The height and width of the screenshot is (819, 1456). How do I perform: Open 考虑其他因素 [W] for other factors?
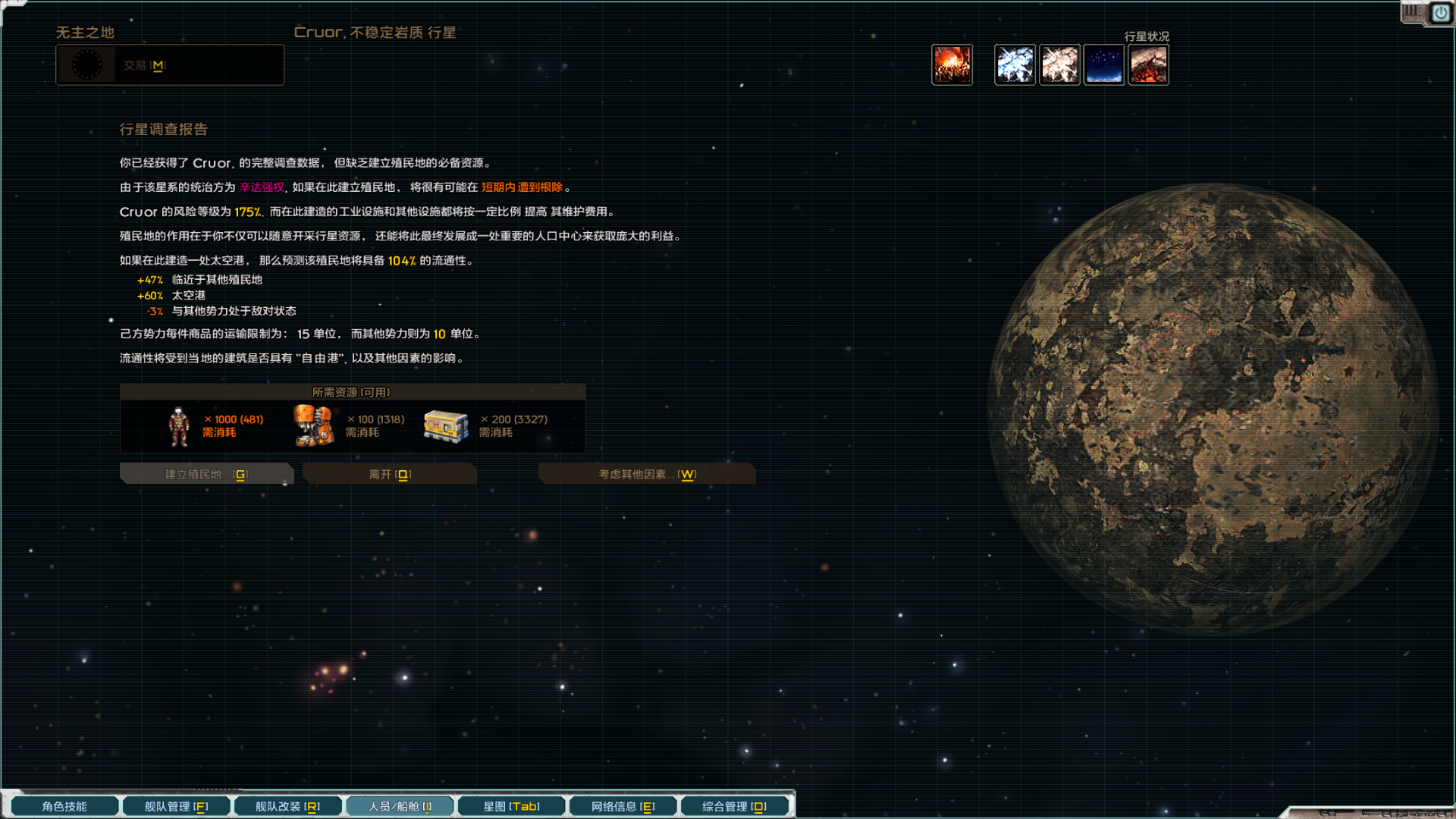[x=646, y=473]
